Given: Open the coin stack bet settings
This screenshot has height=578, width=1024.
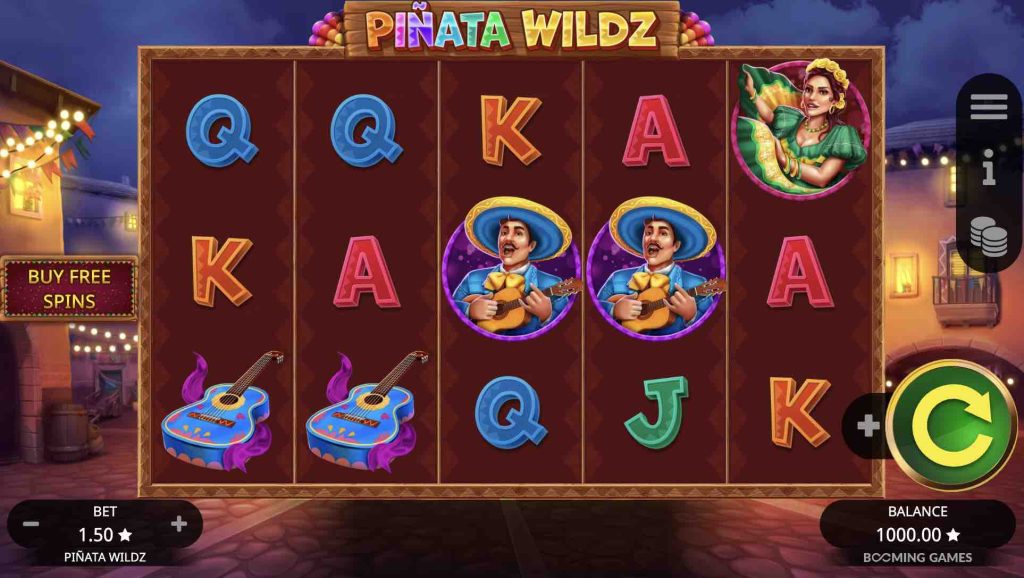Looking at the screenshot, I should tap(988, 235).
